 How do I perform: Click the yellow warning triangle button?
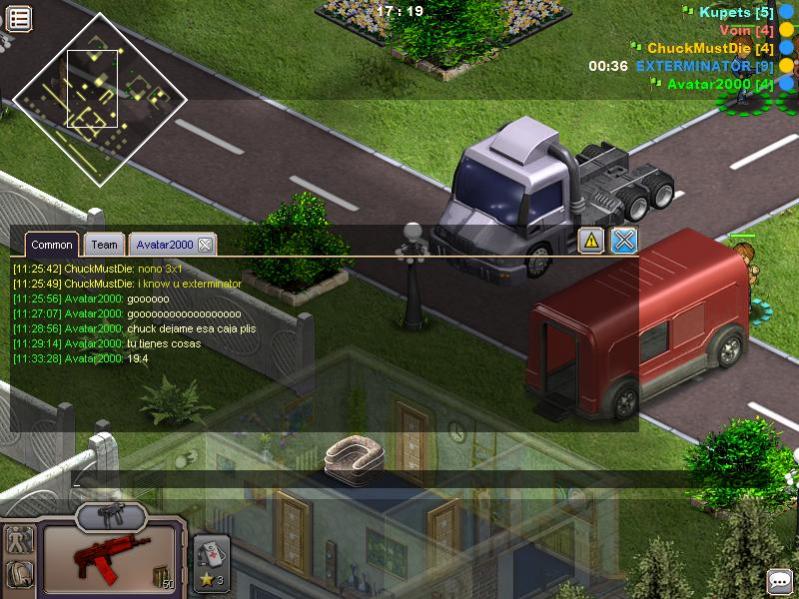(x=591, y=240)
